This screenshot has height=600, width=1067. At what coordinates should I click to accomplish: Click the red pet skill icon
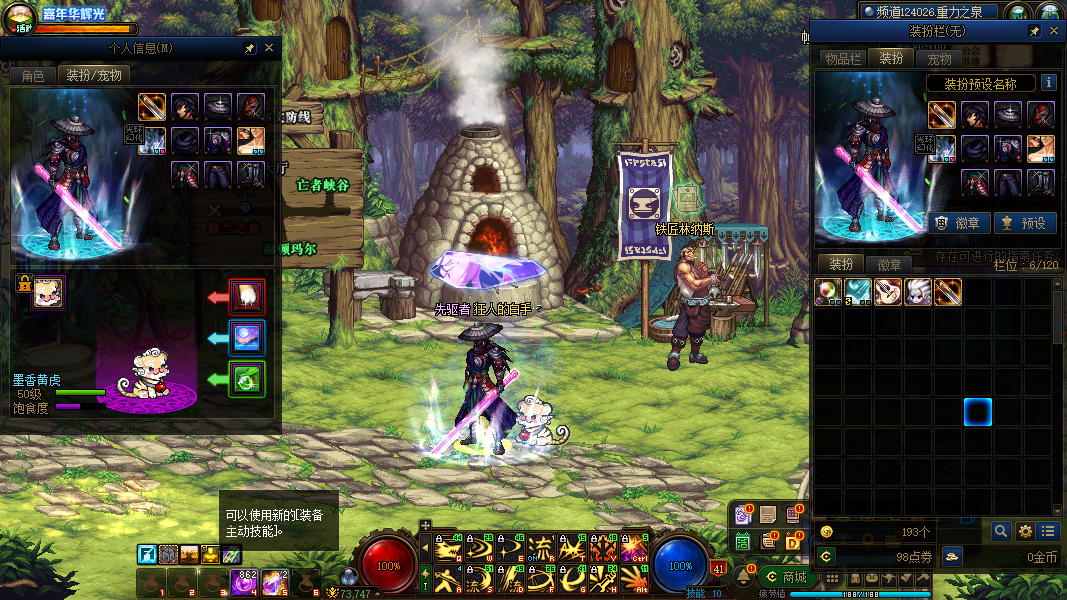pos(247,296)
